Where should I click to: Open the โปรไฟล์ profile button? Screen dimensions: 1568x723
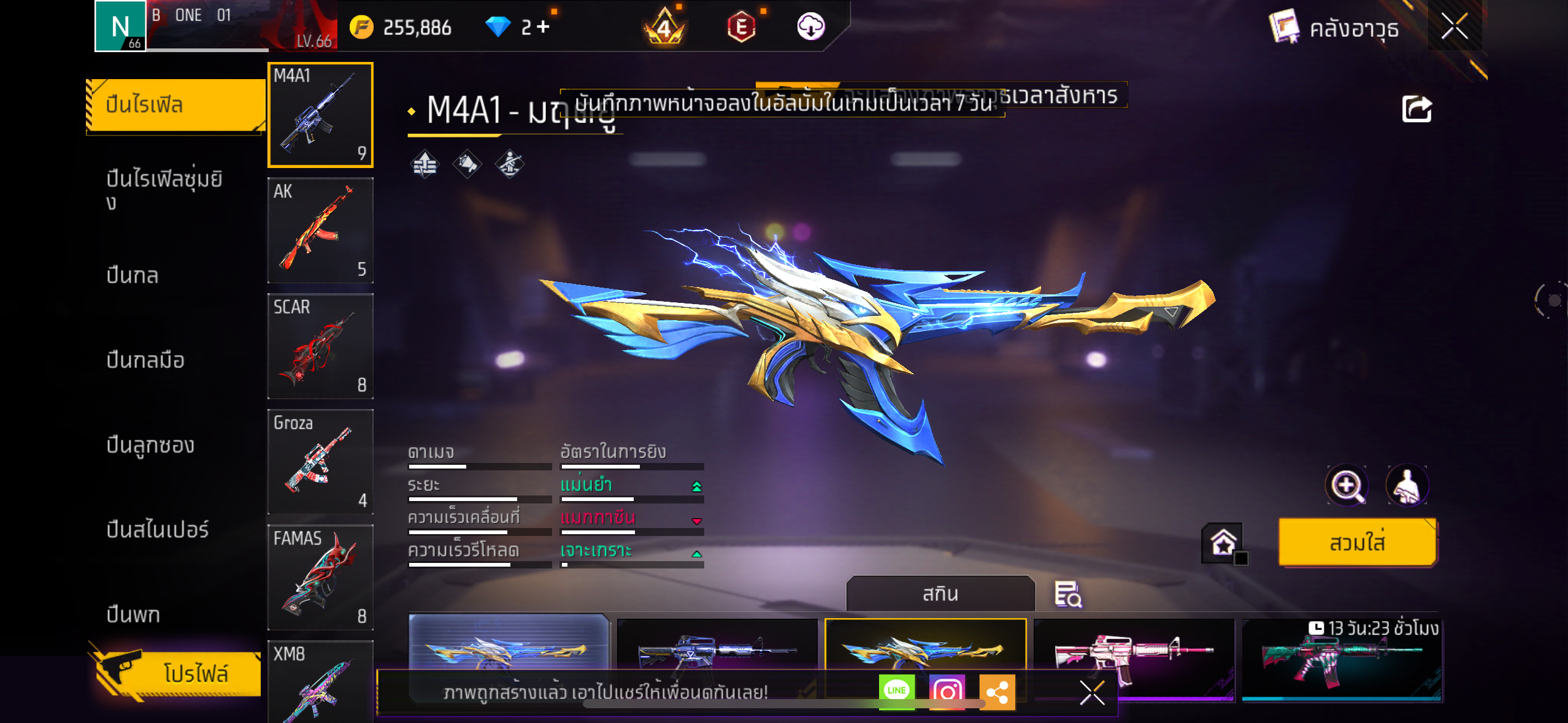click(x=178, y=673)
